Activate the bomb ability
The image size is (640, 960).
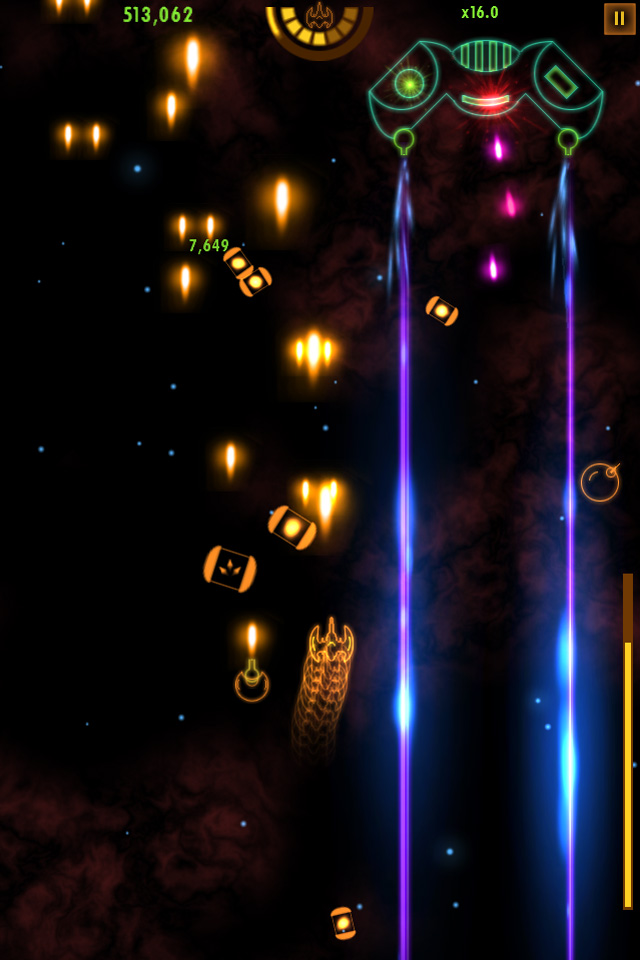coord(600,482)
